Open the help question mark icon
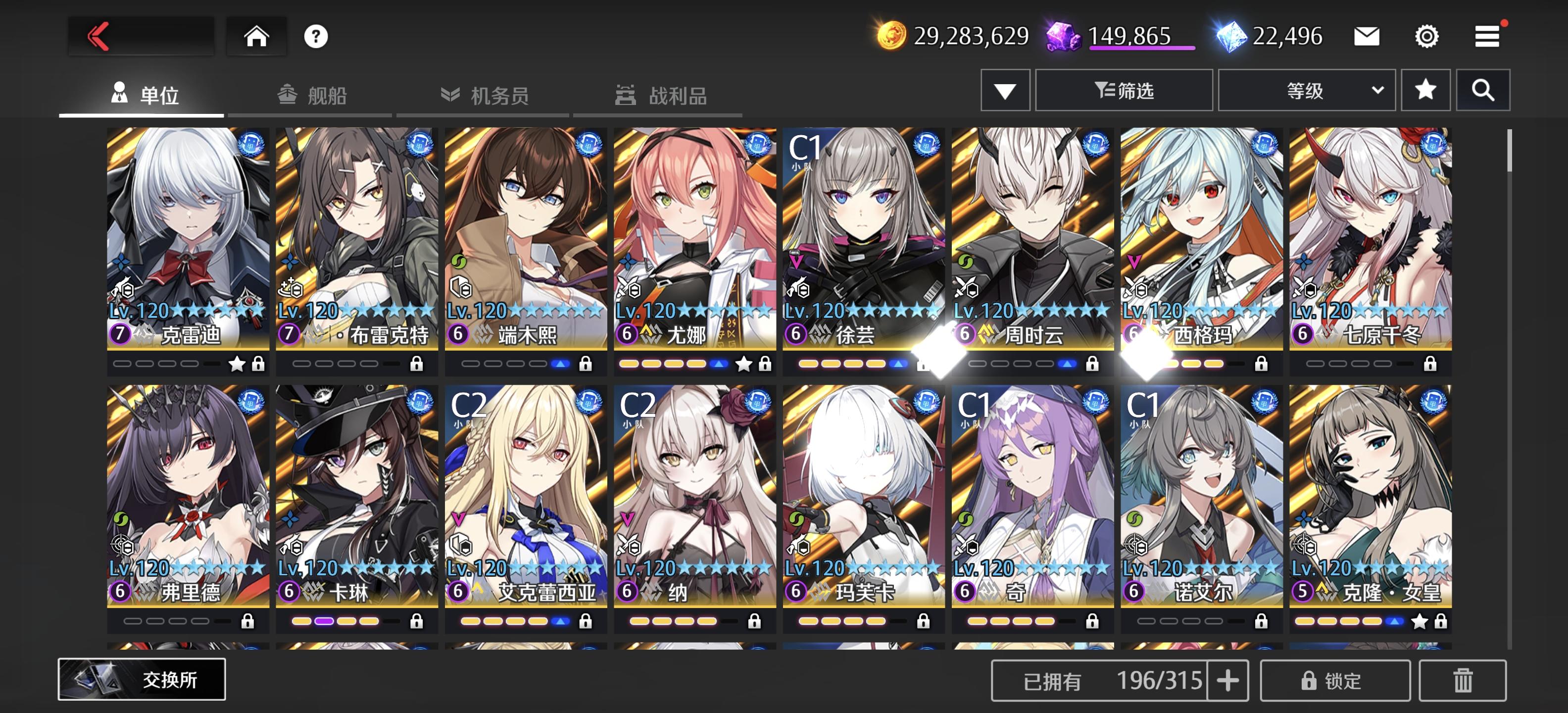 click(x=315, y=37)
